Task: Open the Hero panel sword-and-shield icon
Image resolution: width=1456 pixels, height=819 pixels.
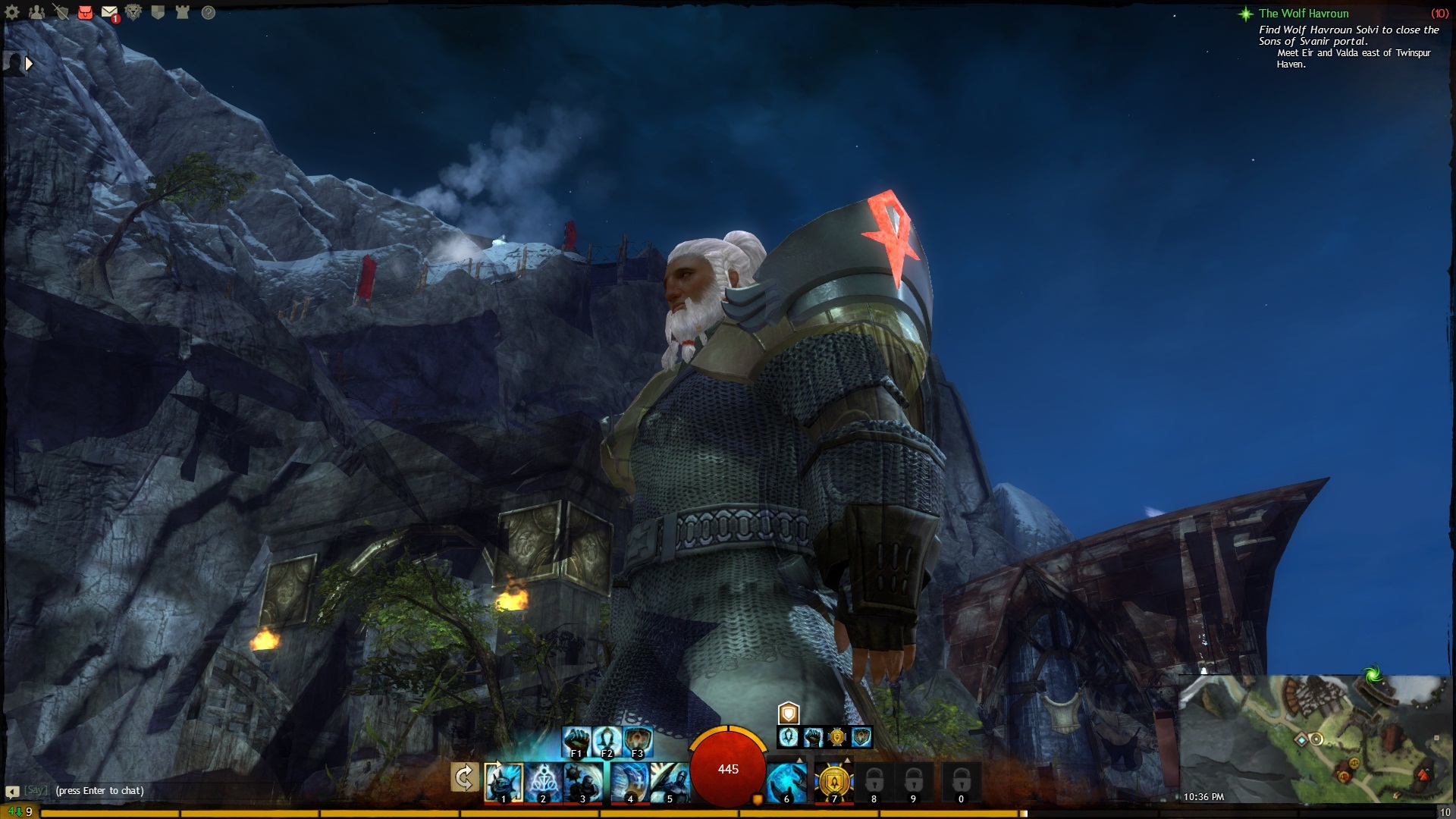Action: tap(61, 12)
